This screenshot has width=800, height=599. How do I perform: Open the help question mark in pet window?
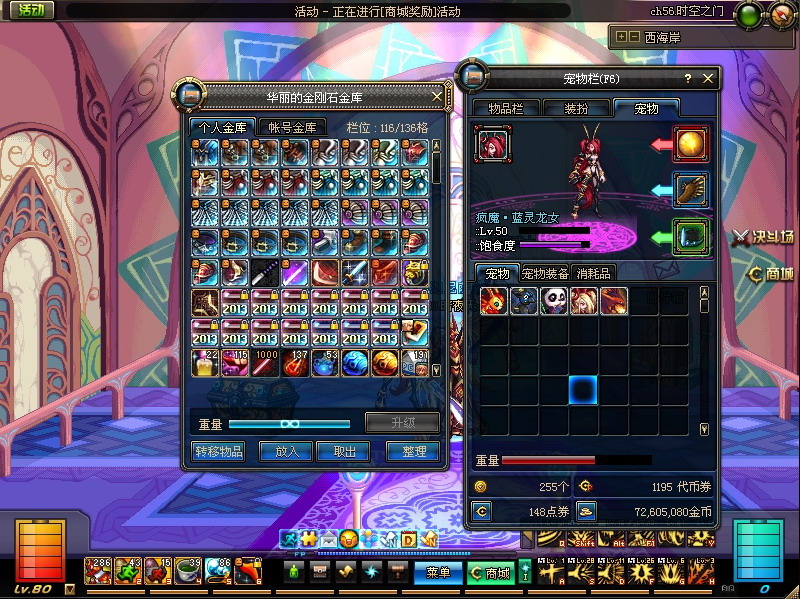tap(687, 78)
